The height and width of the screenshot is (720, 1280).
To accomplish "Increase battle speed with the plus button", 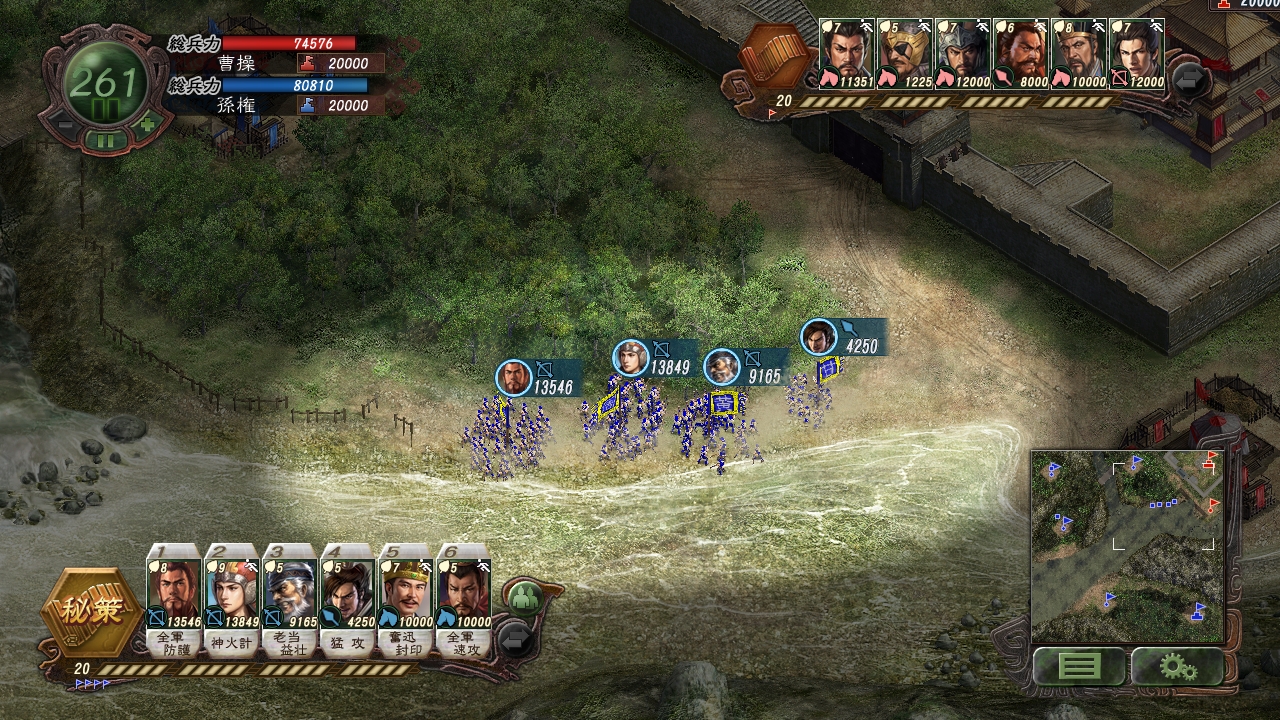I will tap(148, 125).
